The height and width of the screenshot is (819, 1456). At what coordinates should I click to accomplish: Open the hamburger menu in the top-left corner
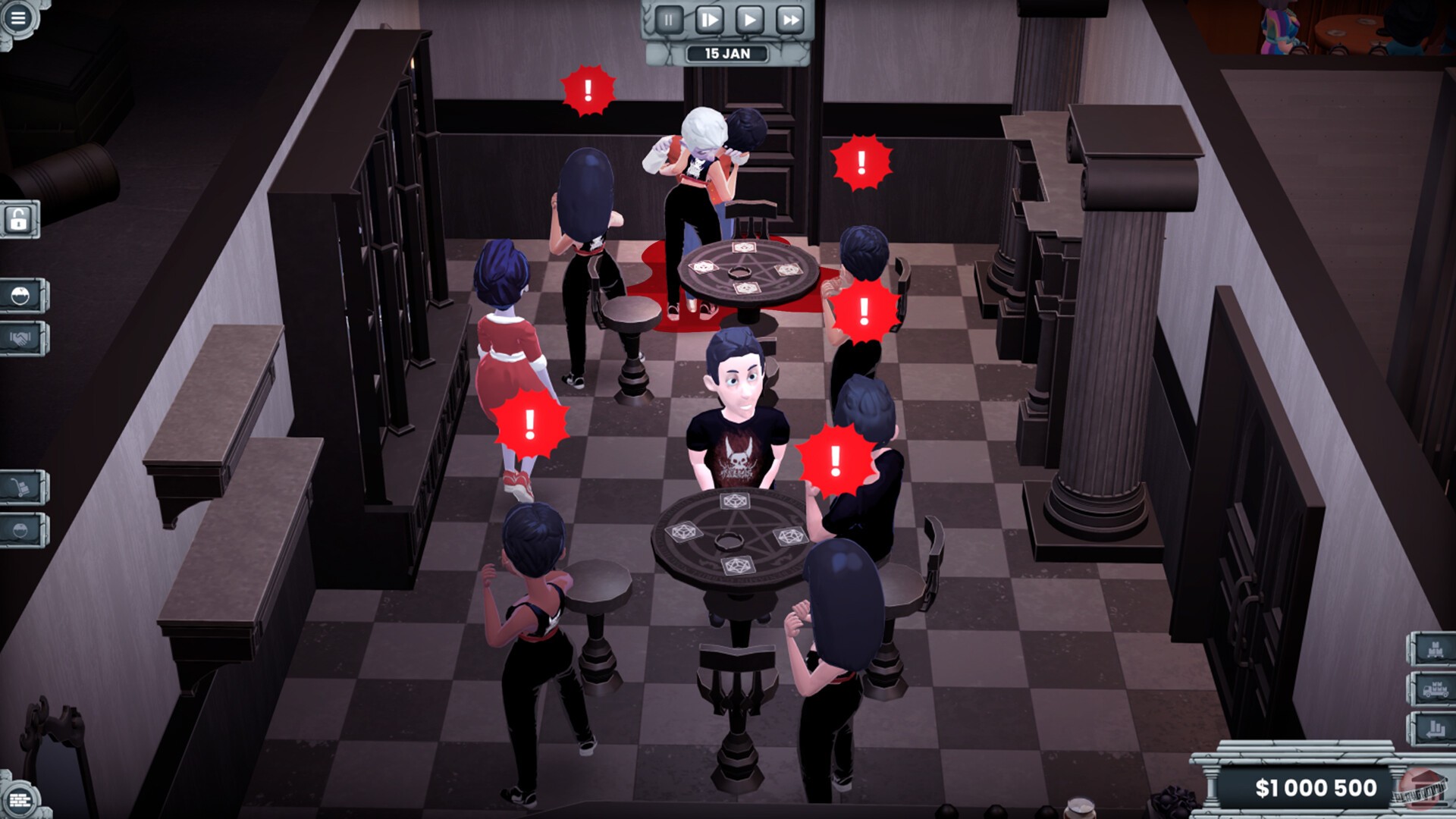click(x=19, y=17)
